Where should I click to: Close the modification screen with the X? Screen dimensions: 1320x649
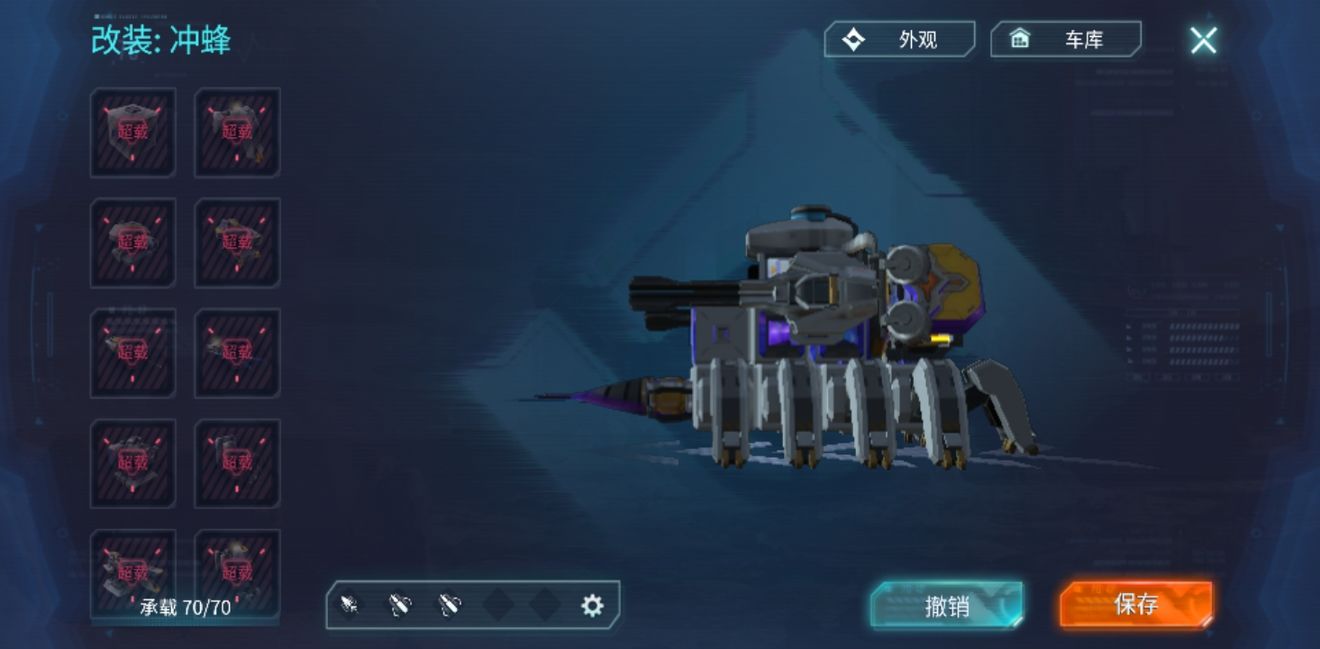point(1203,40)
